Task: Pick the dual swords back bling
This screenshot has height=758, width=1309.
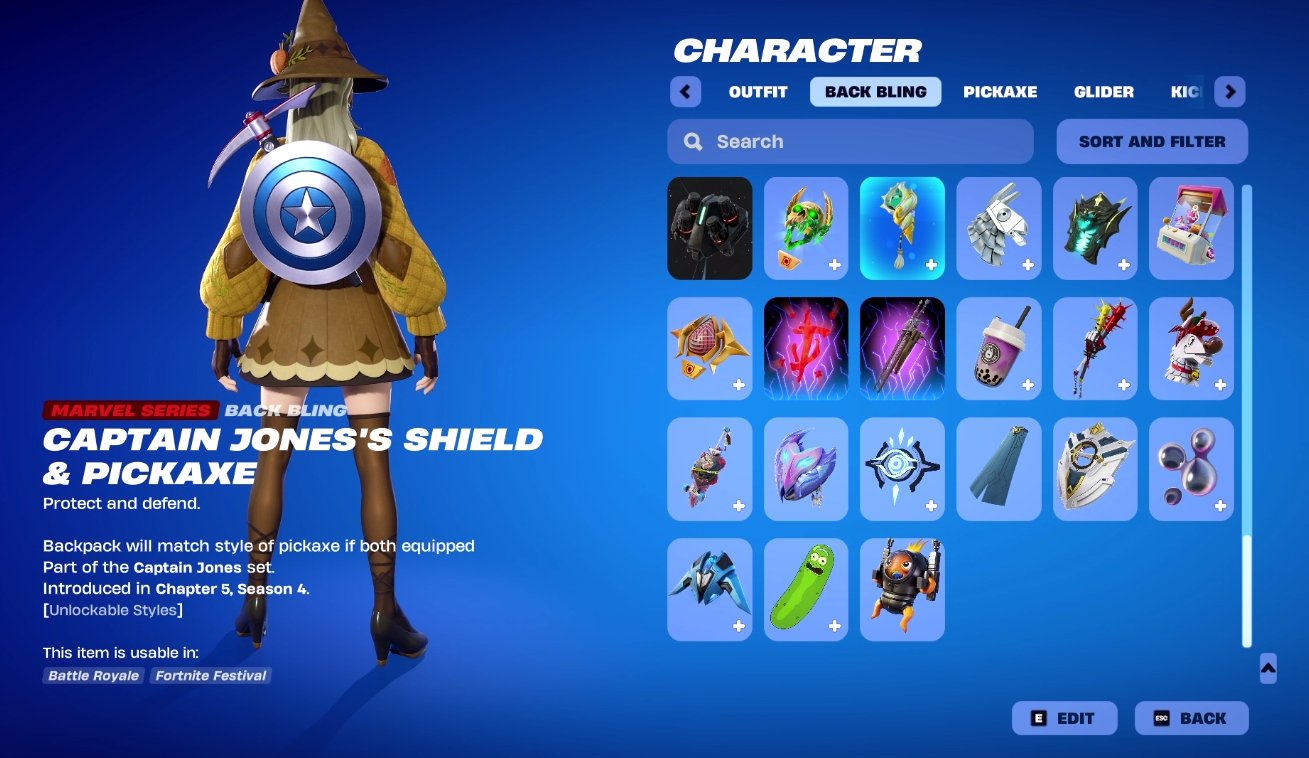Action: pos(902,348)
